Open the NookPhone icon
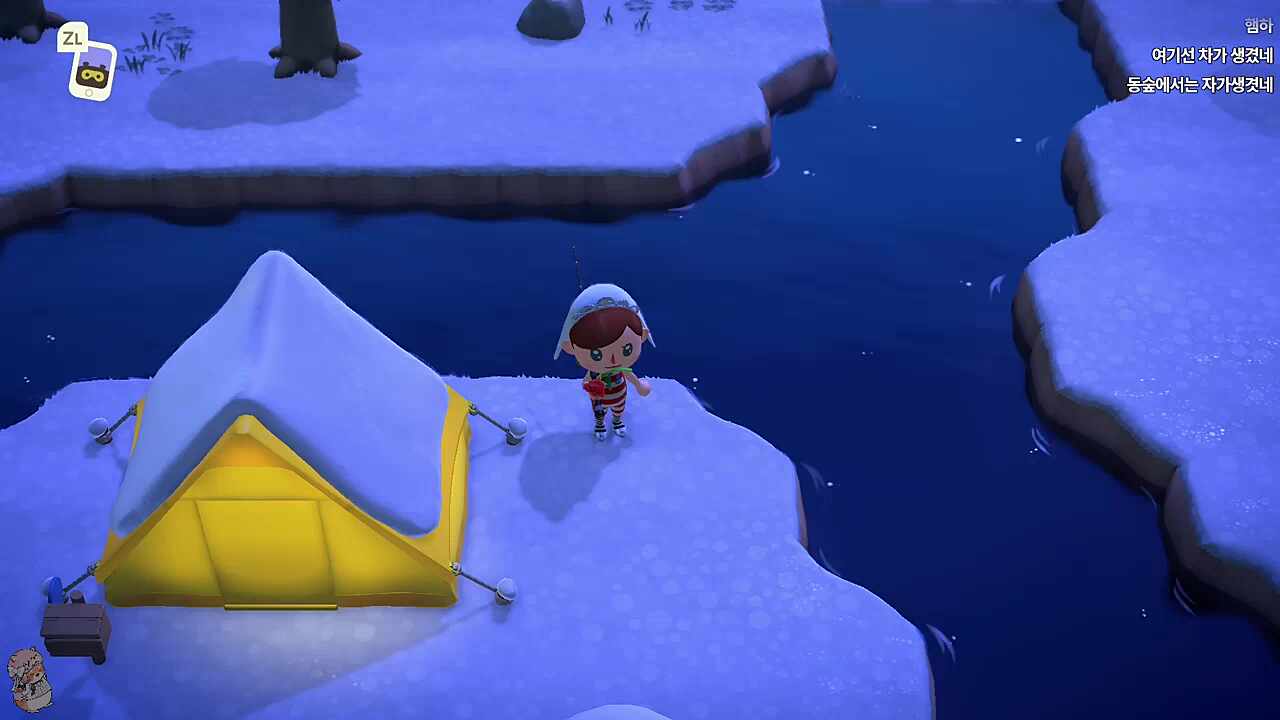The width and height of the screenshot is (1280, 720). [x=92, y=72]
